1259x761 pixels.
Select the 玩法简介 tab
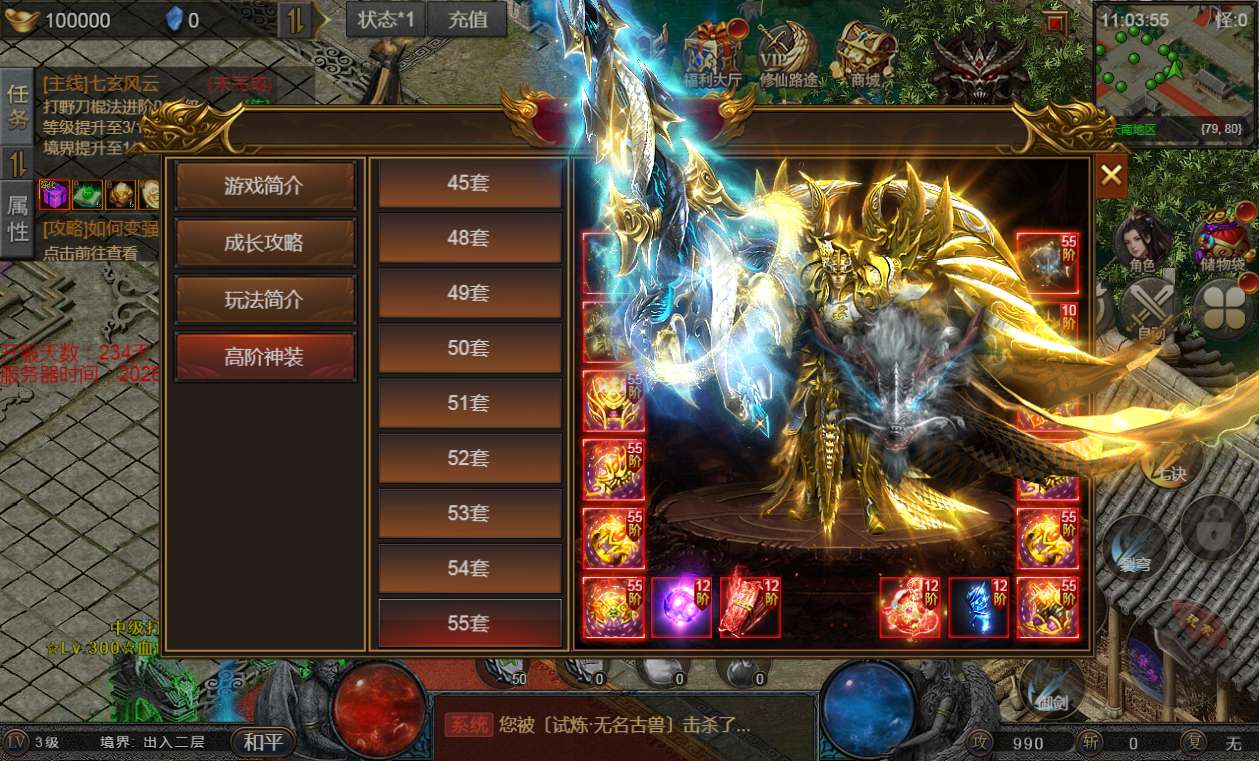pos(265,299)
